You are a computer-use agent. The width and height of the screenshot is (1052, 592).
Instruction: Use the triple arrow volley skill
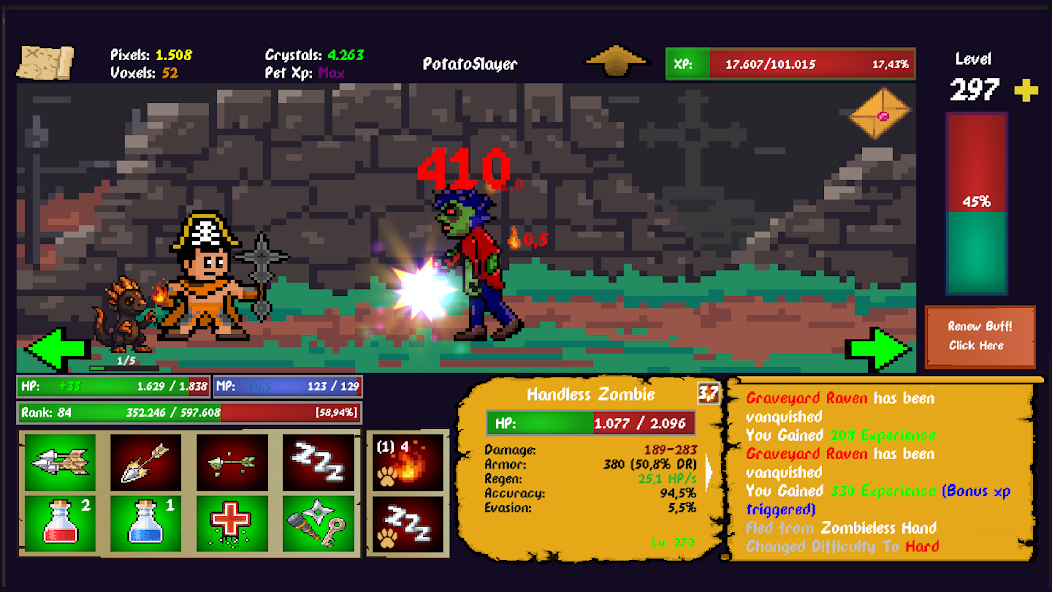[x=61, y=461]
